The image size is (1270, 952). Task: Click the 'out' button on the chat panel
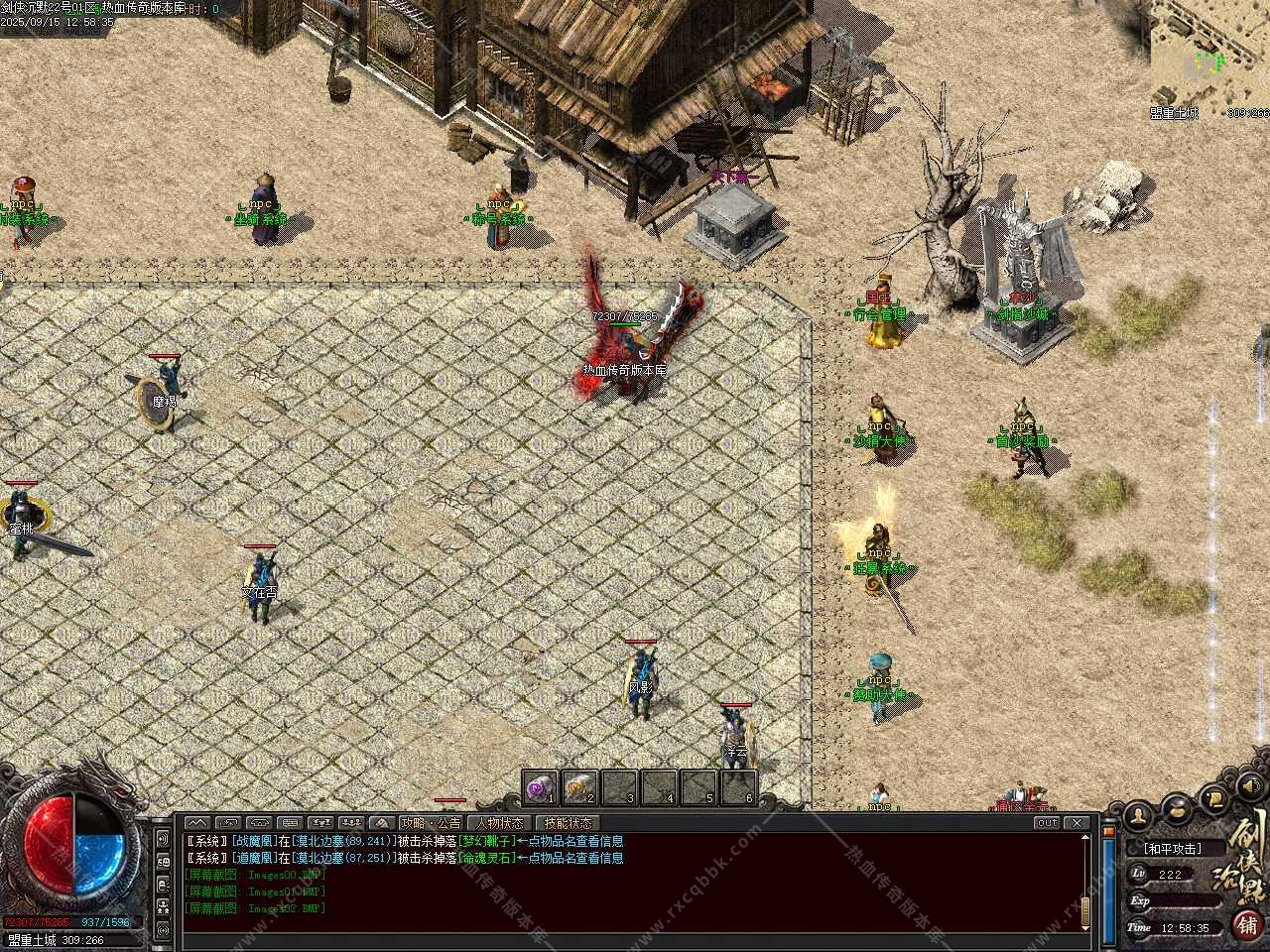tap(1046, 823)
